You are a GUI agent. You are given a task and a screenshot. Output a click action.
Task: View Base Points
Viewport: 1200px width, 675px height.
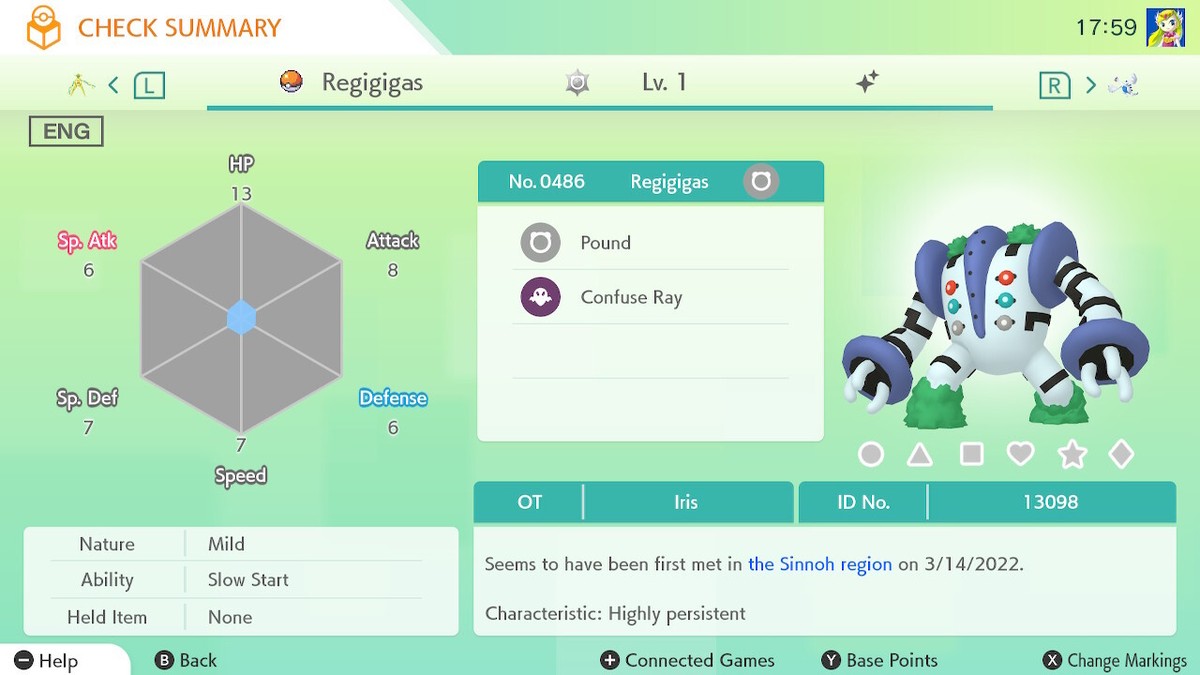(x=879, y=660)
